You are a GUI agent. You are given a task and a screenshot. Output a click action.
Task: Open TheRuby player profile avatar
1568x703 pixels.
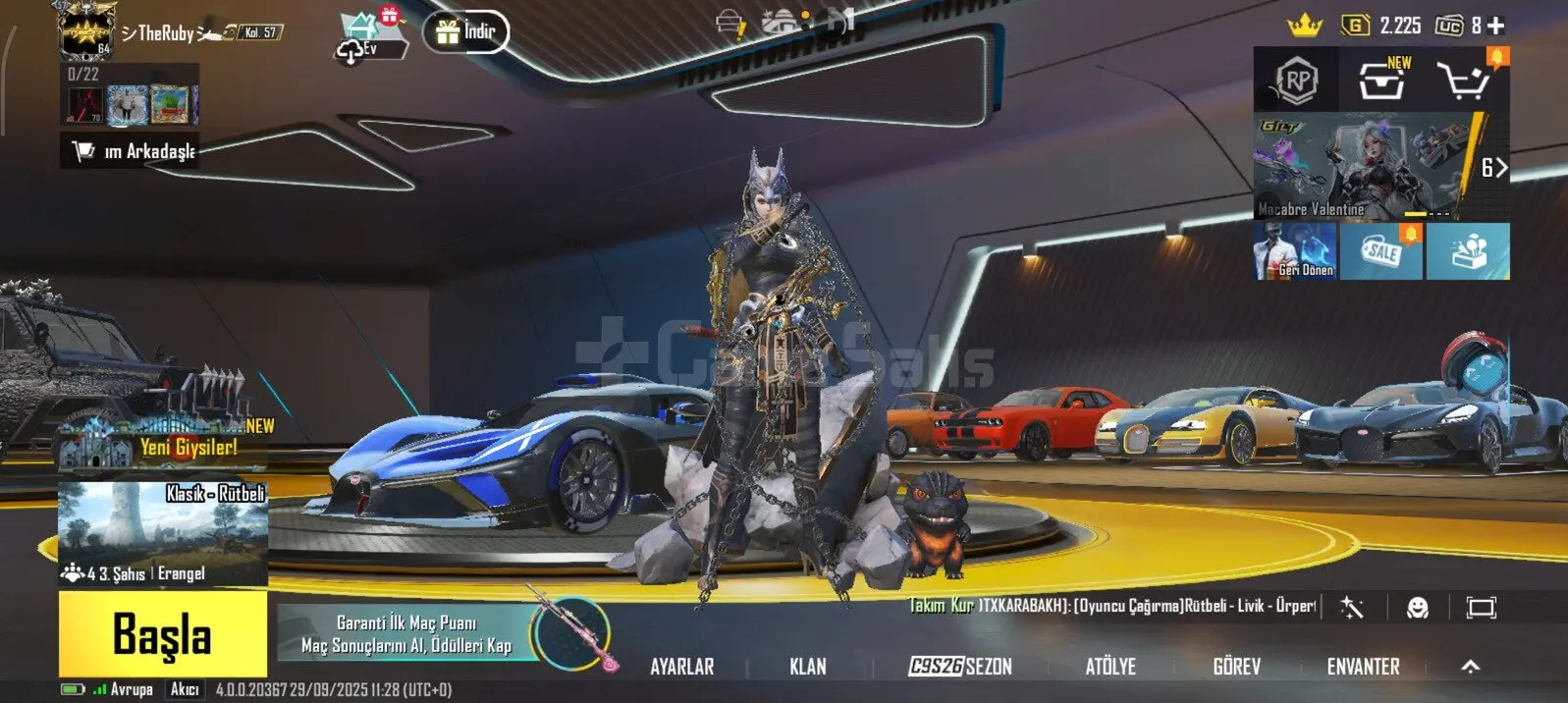(86, 29)
